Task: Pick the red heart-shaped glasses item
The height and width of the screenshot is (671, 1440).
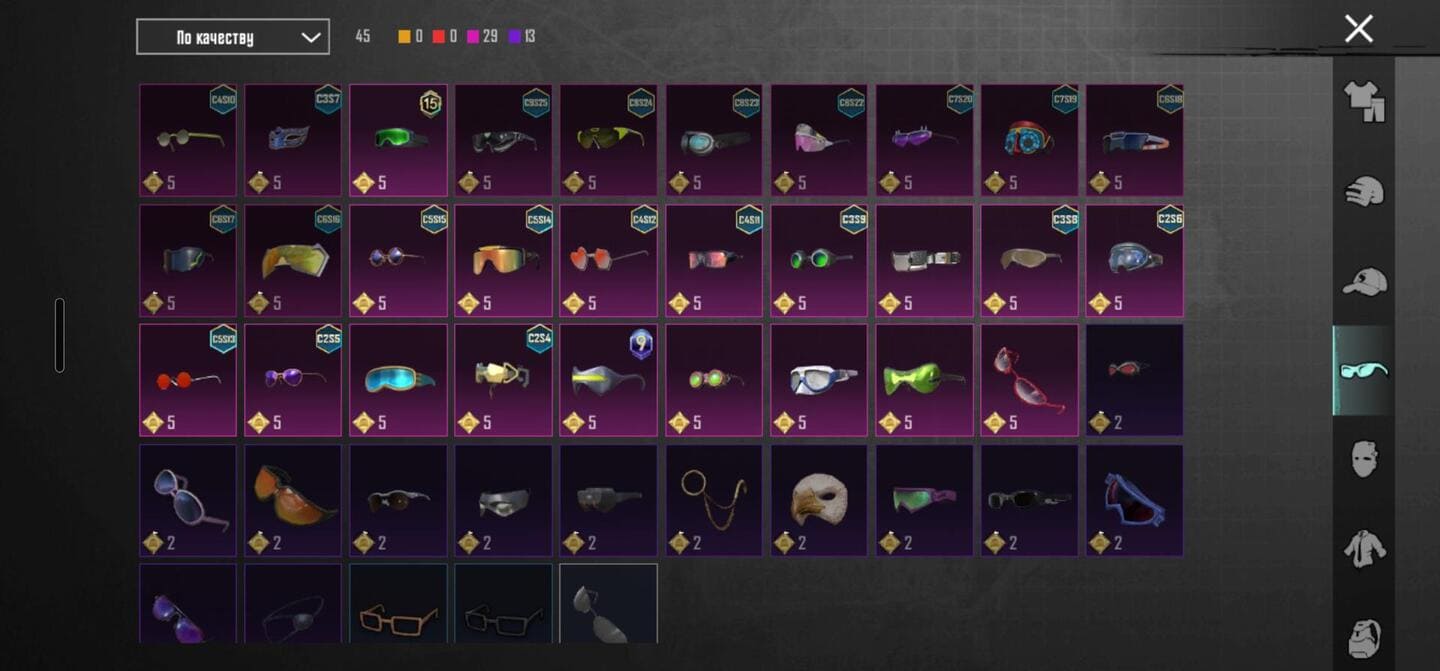Action: pos(608,260)
